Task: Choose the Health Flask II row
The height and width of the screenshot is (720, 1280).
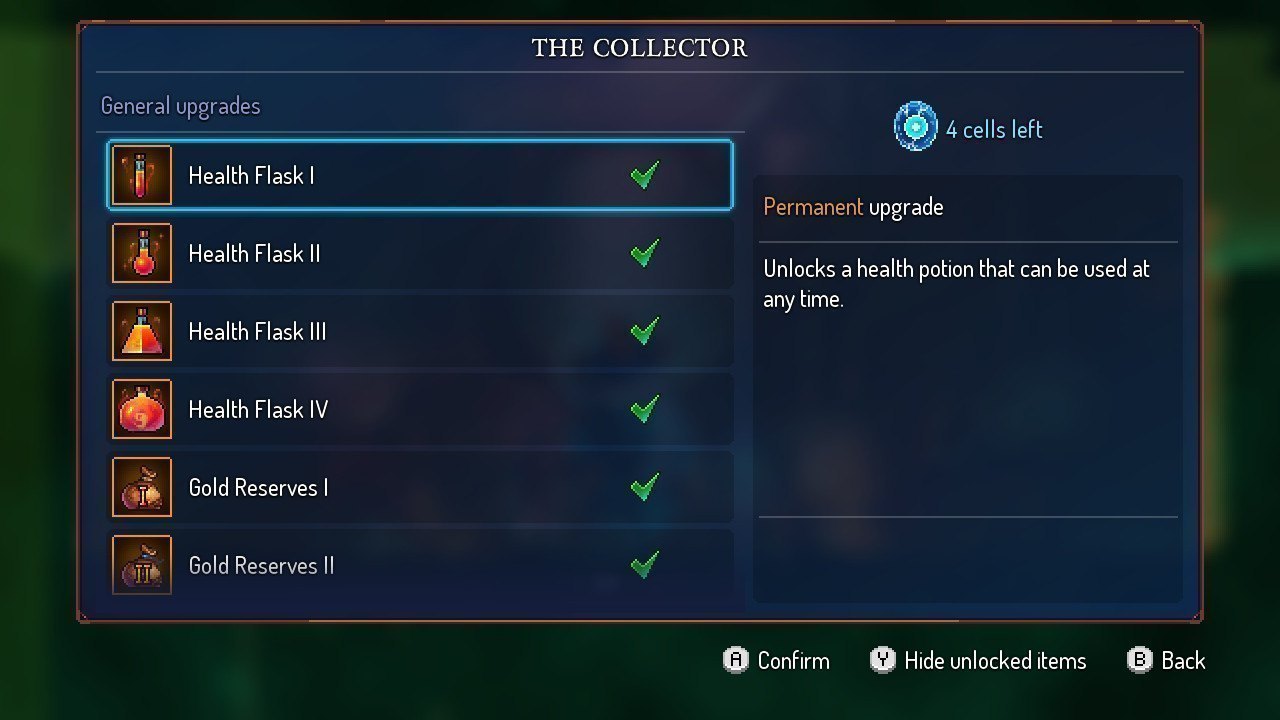Action: [420, 254]
